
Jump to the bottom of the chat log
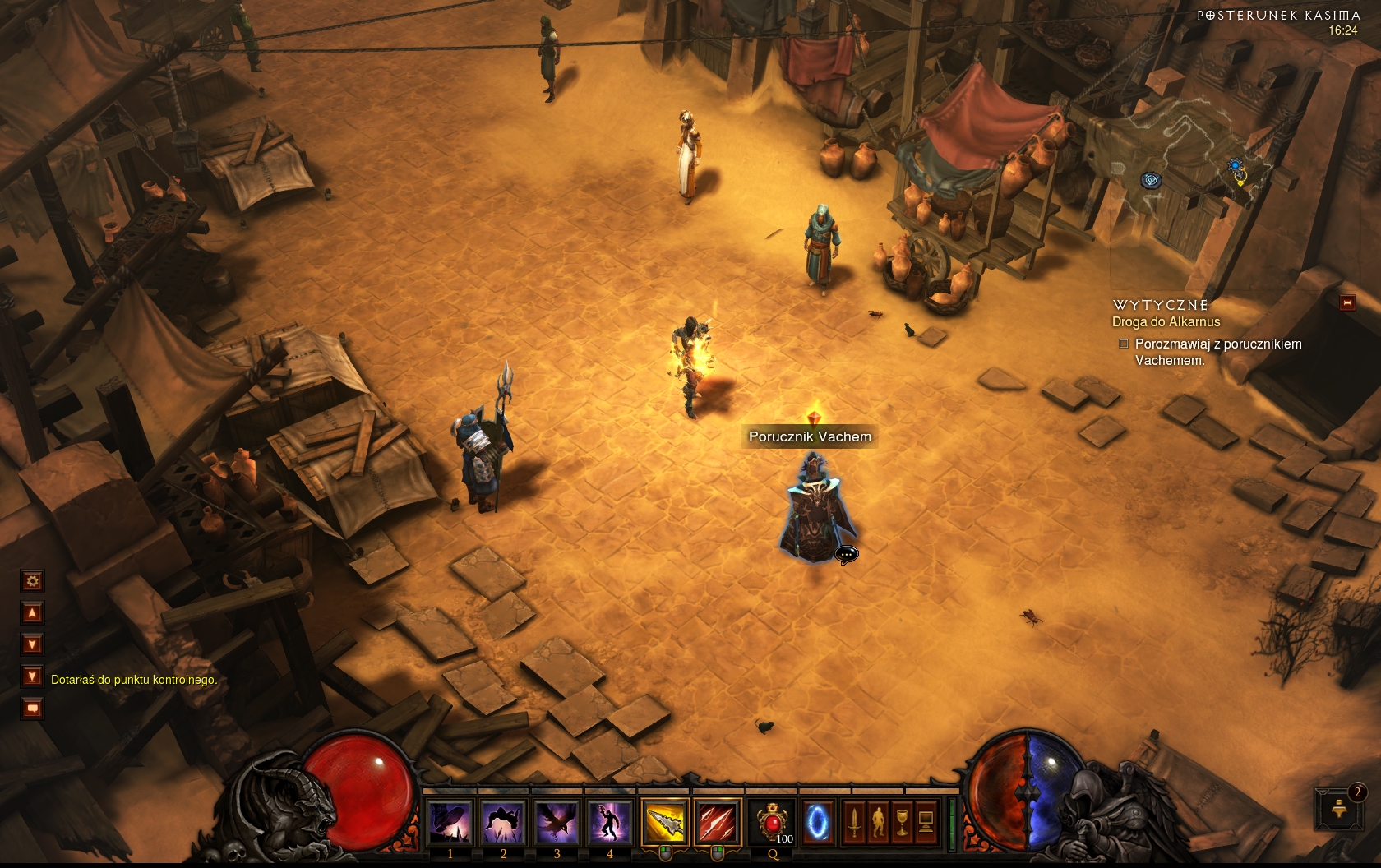tap(33, 676)
